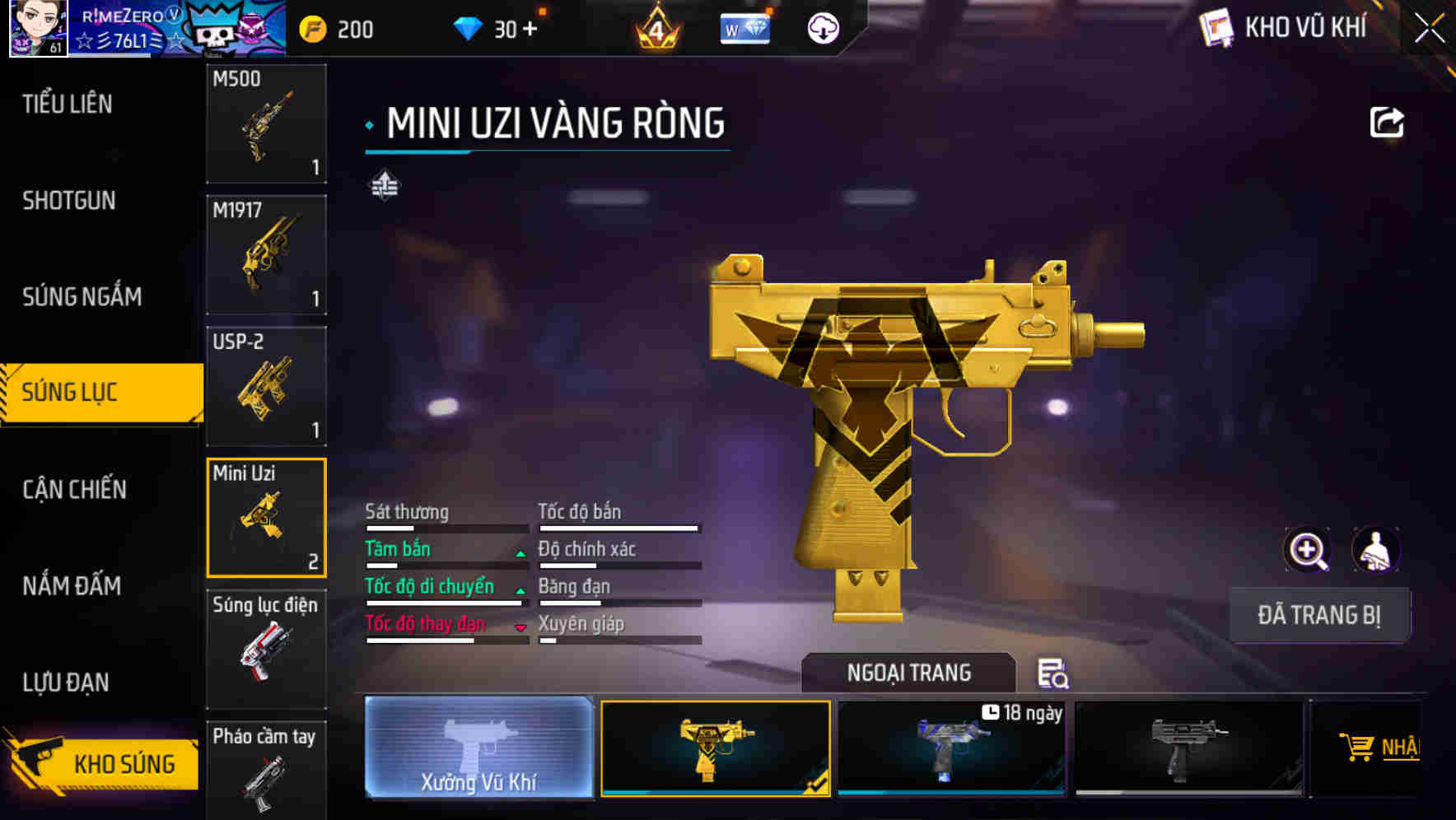Click the cloud download icon in top bar

click(823, 27)
